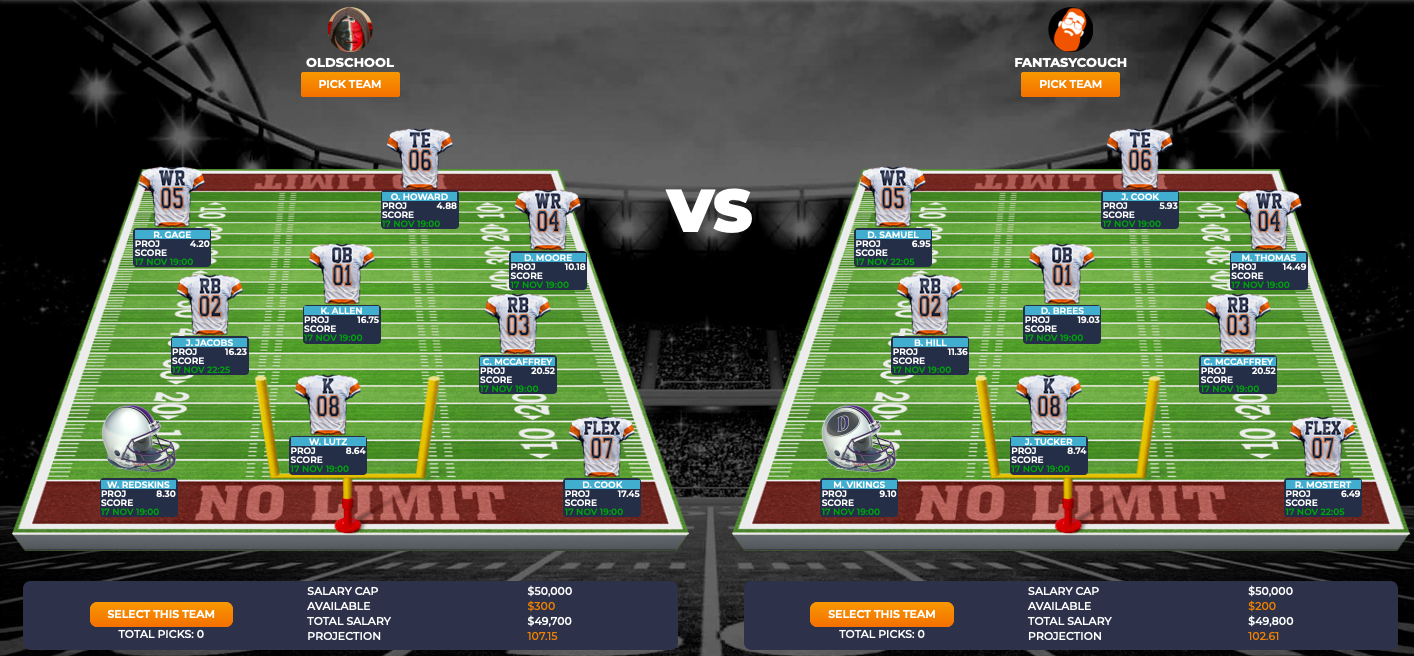Image resolution: width=1414 pixels, height=656 pixels.
Task: Click the W. Redskins defense card
Action: pyautogui.click(x=139, y=498)
